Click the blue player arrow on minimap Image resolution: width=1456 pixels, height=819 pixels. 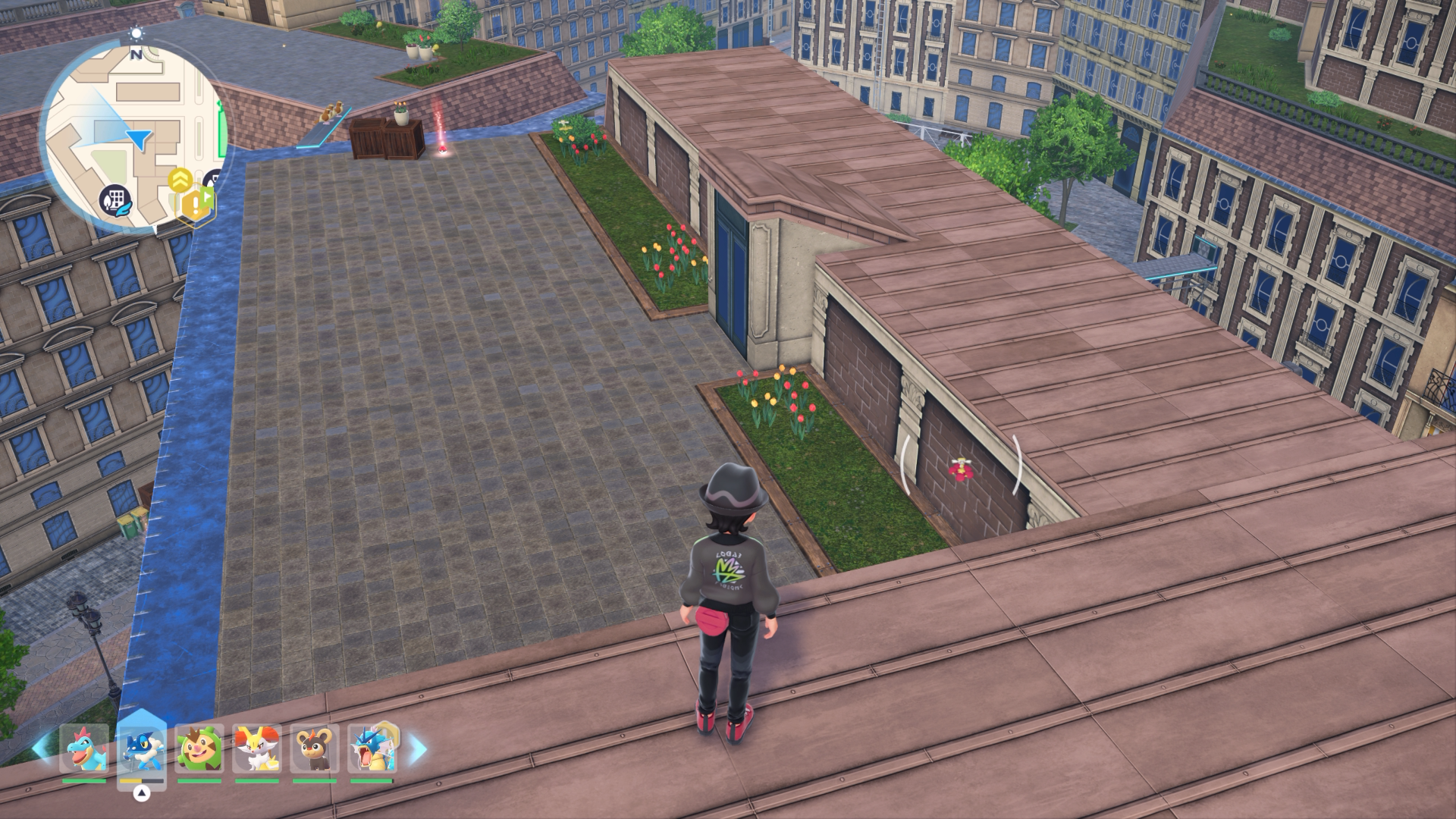point(139,139)
